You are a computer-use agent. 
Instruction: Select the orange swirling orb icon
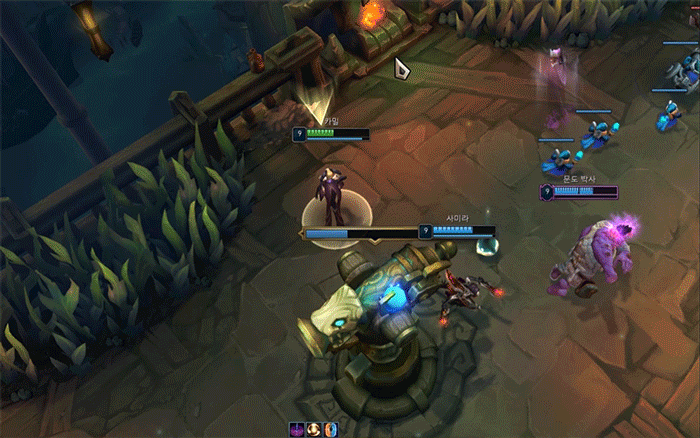point(313,429)
